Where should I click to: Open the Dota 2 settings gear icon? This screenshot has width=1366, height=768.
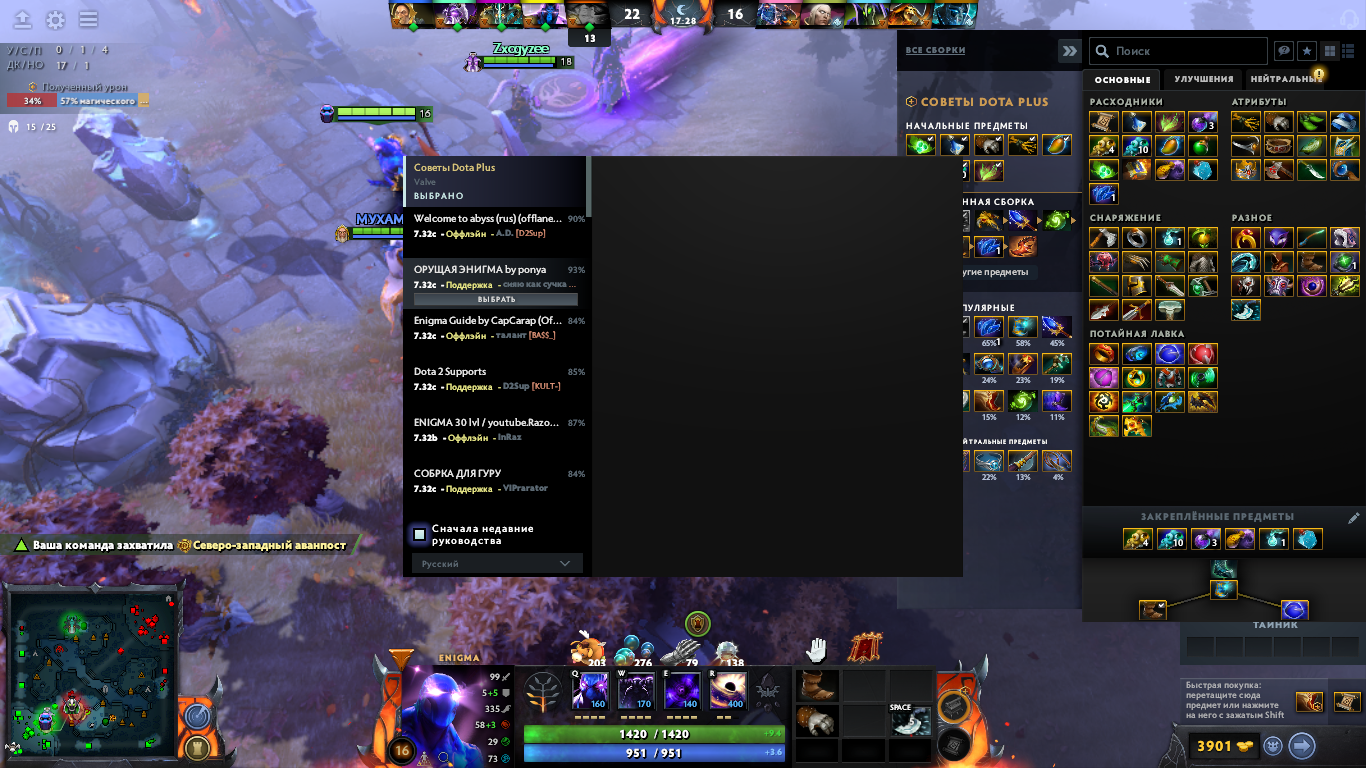pos(57,18)
